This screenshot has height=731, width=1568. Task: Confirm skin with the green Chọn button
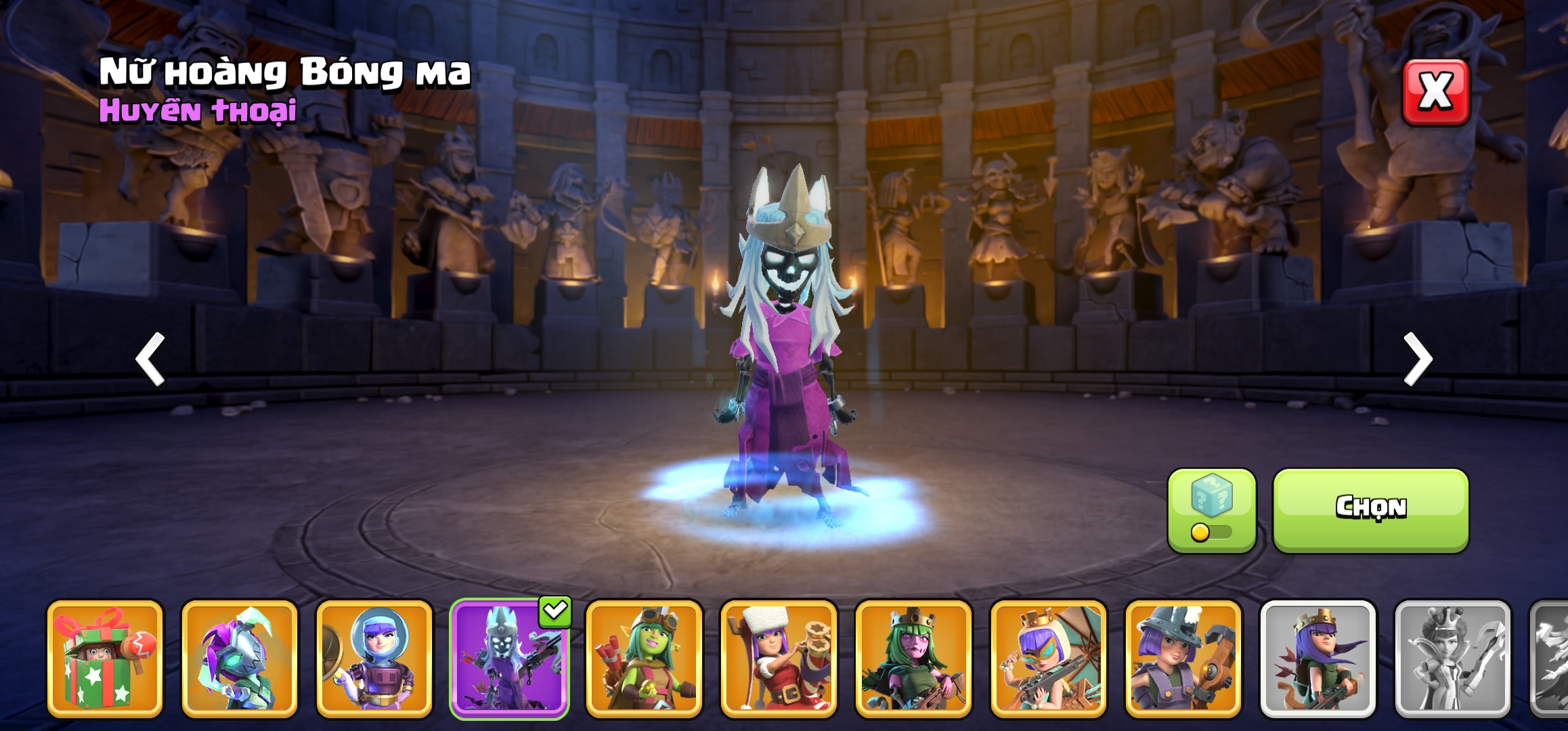tap(1370, 510)
